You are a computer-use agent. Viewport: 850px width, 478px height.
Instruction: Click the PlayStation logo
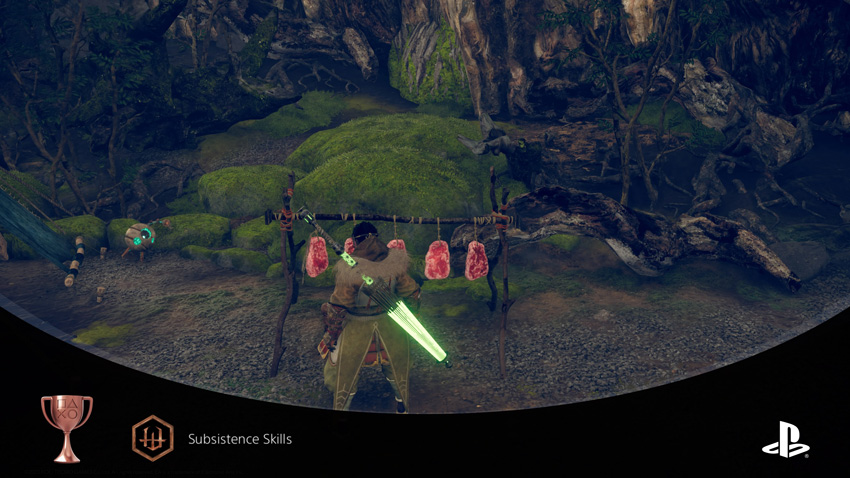pyautogui.click(x=785, y=440)
